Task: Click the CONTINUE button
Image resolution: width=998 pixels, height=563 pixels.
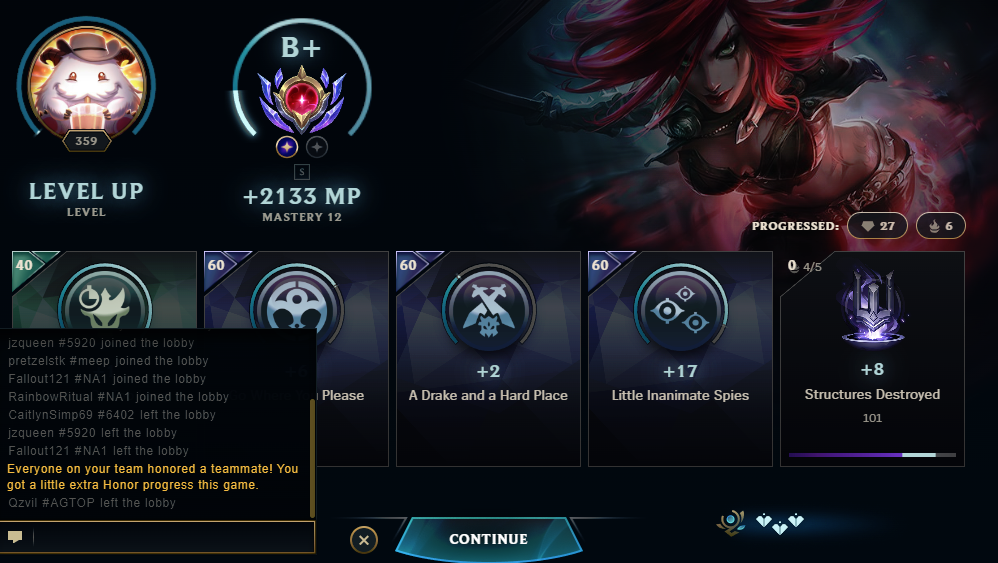Action: pyautogui.click(x=488, y=539)
